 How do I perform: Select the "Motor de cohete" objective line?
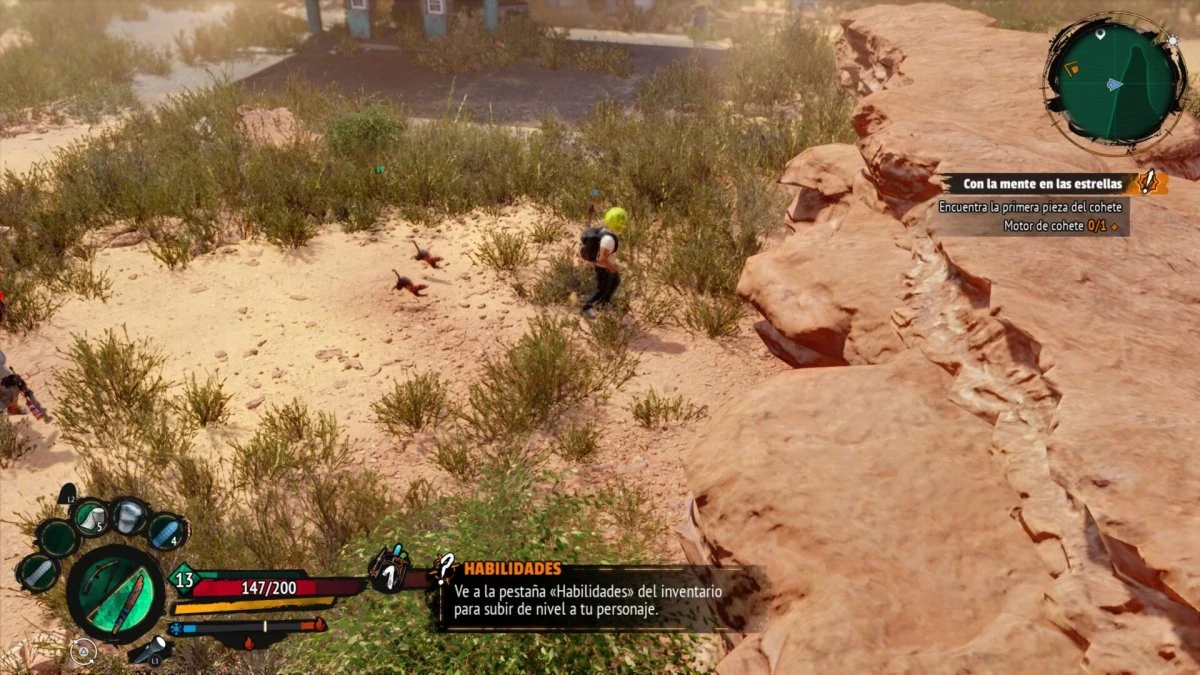point(1065,226)
